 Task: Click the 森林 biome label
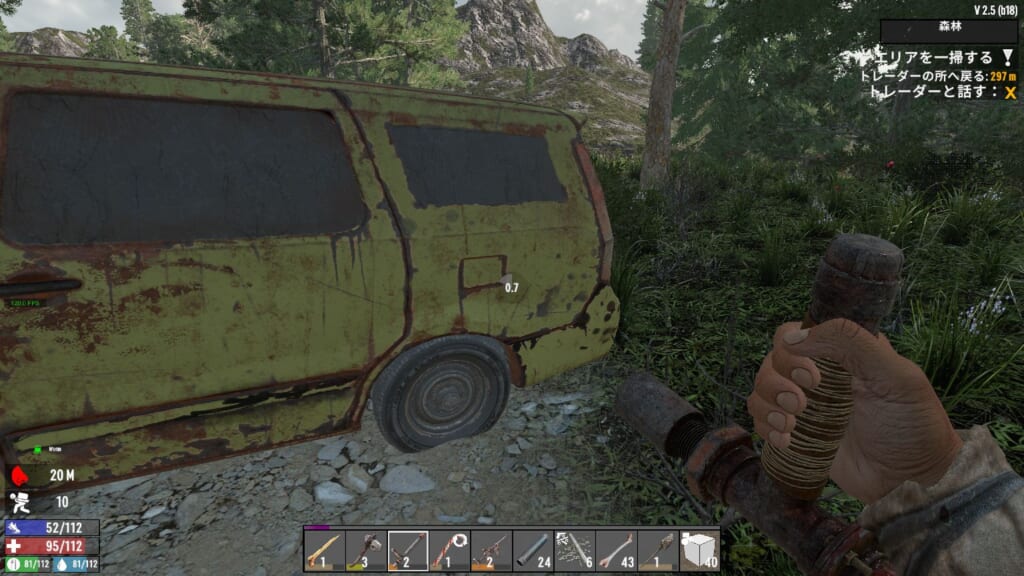[x=948, y=32]
